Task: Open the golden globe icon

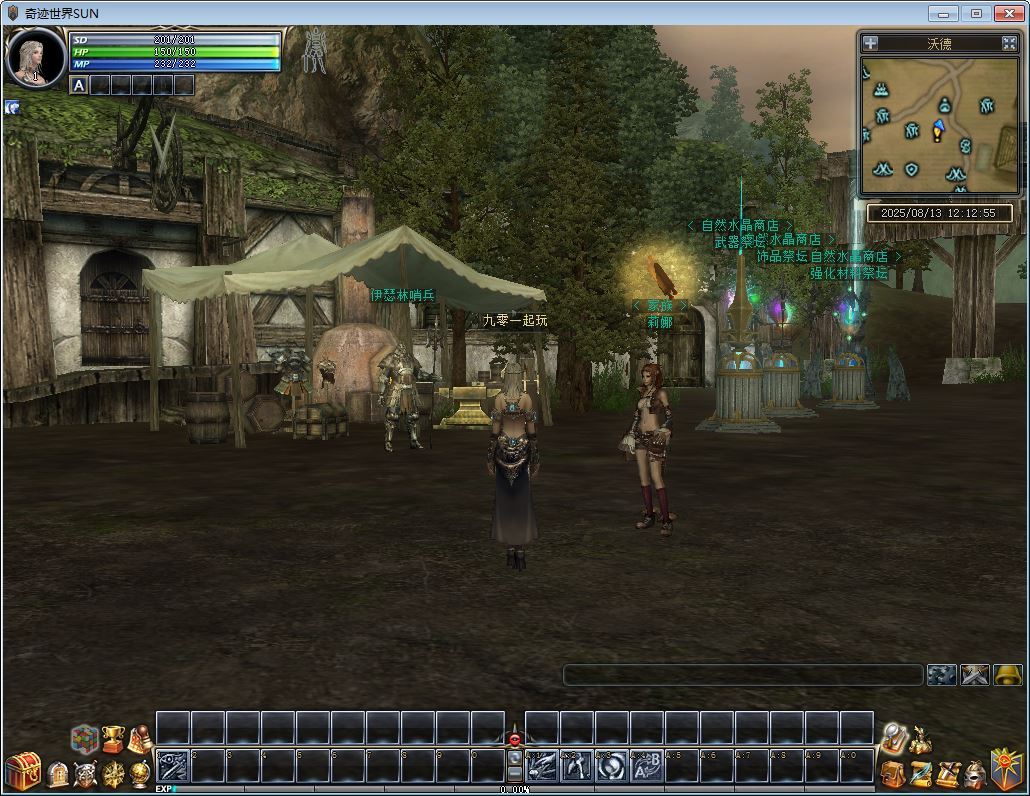Action: 140,773
